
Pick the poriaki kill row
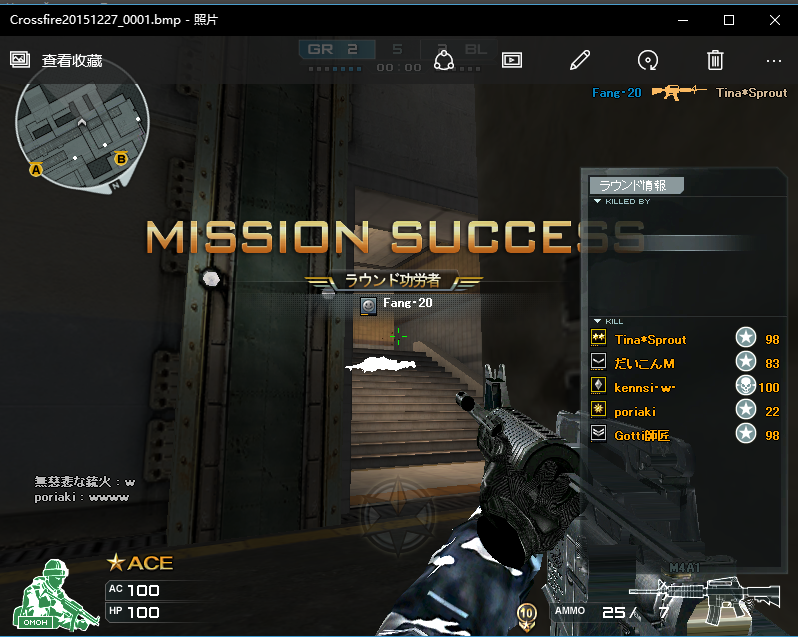[635, 412]
